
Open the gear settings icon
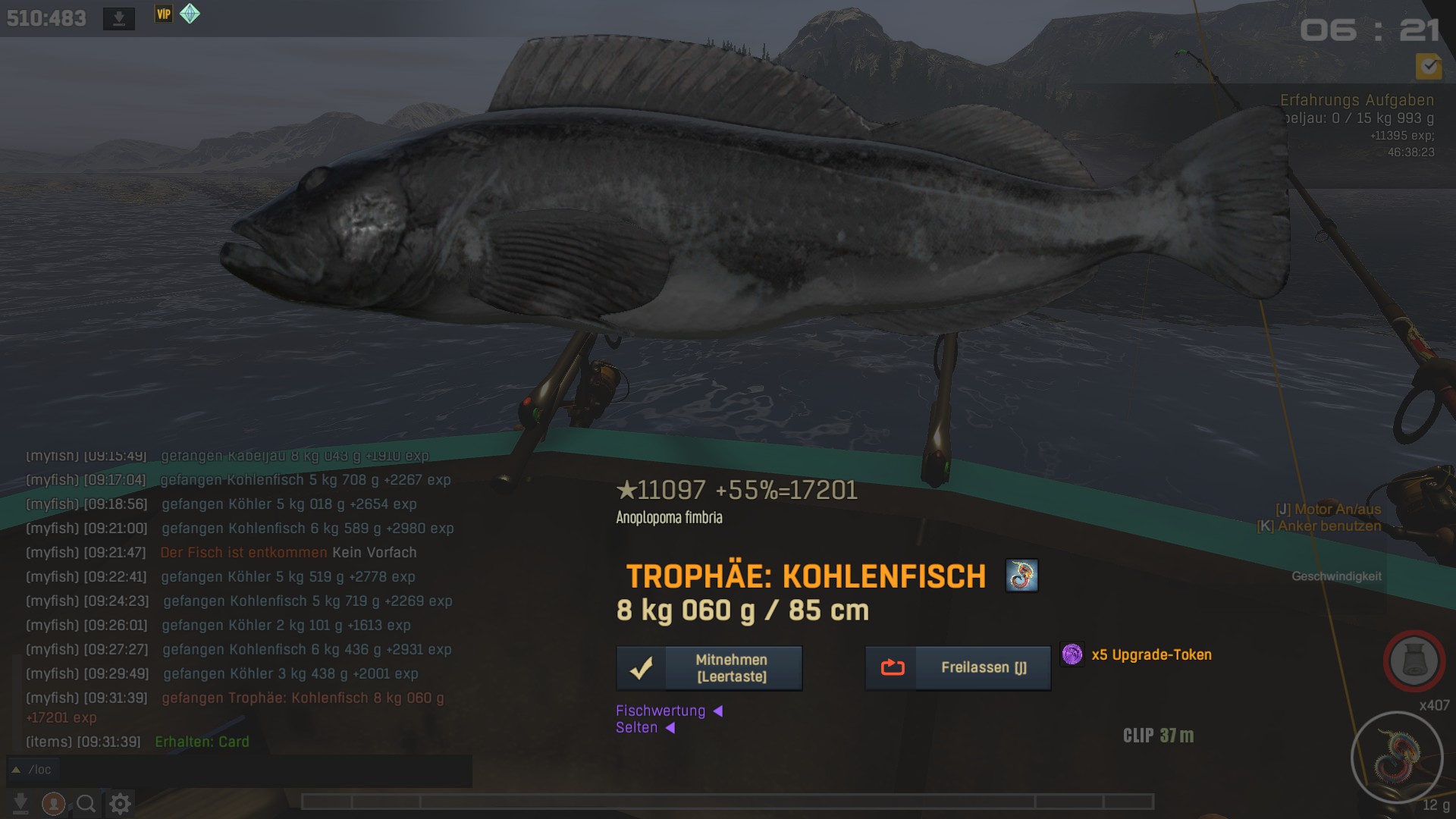click(120, 803)
